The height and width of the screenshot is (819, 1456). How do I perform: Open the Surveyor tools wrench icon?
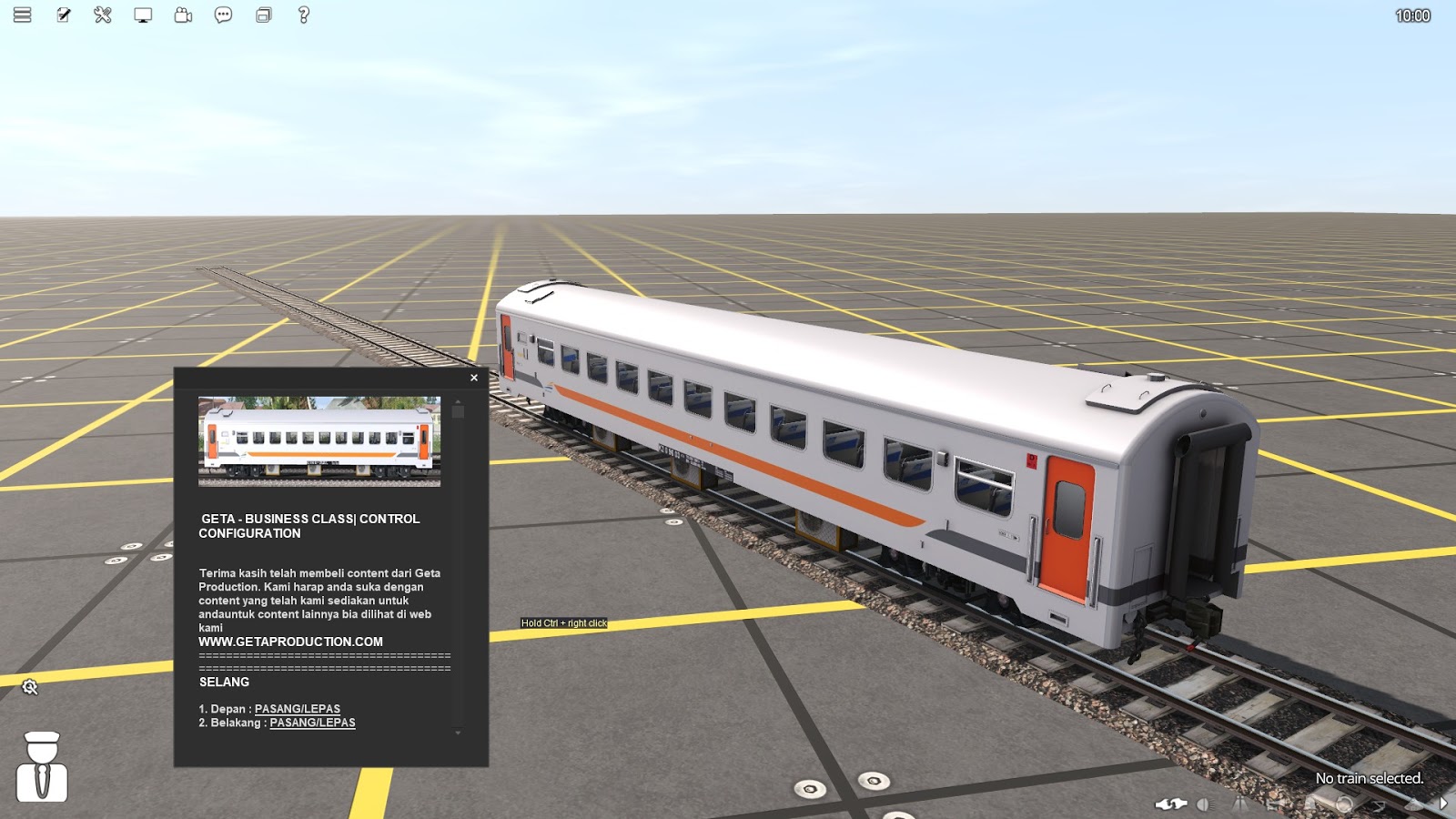101,15
